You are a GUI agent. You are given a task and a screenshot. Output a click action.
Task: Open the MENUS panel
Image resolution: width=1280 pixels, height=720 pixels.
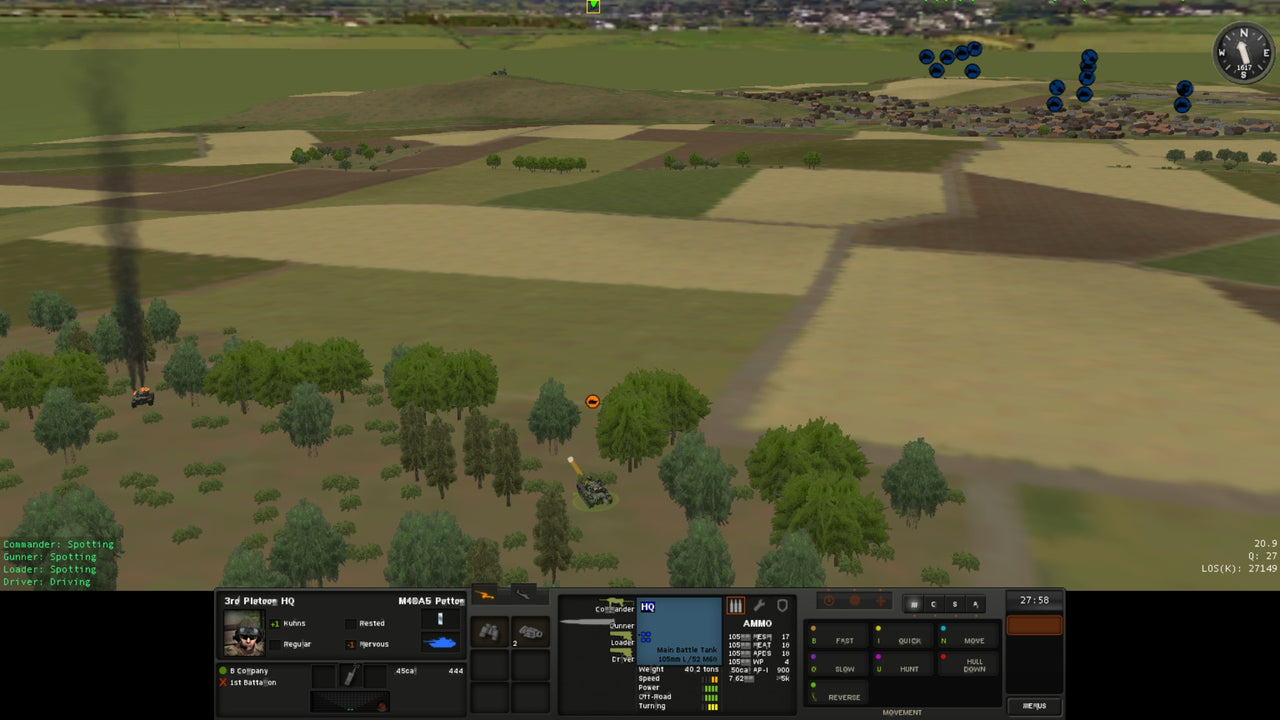point(1033,705)
